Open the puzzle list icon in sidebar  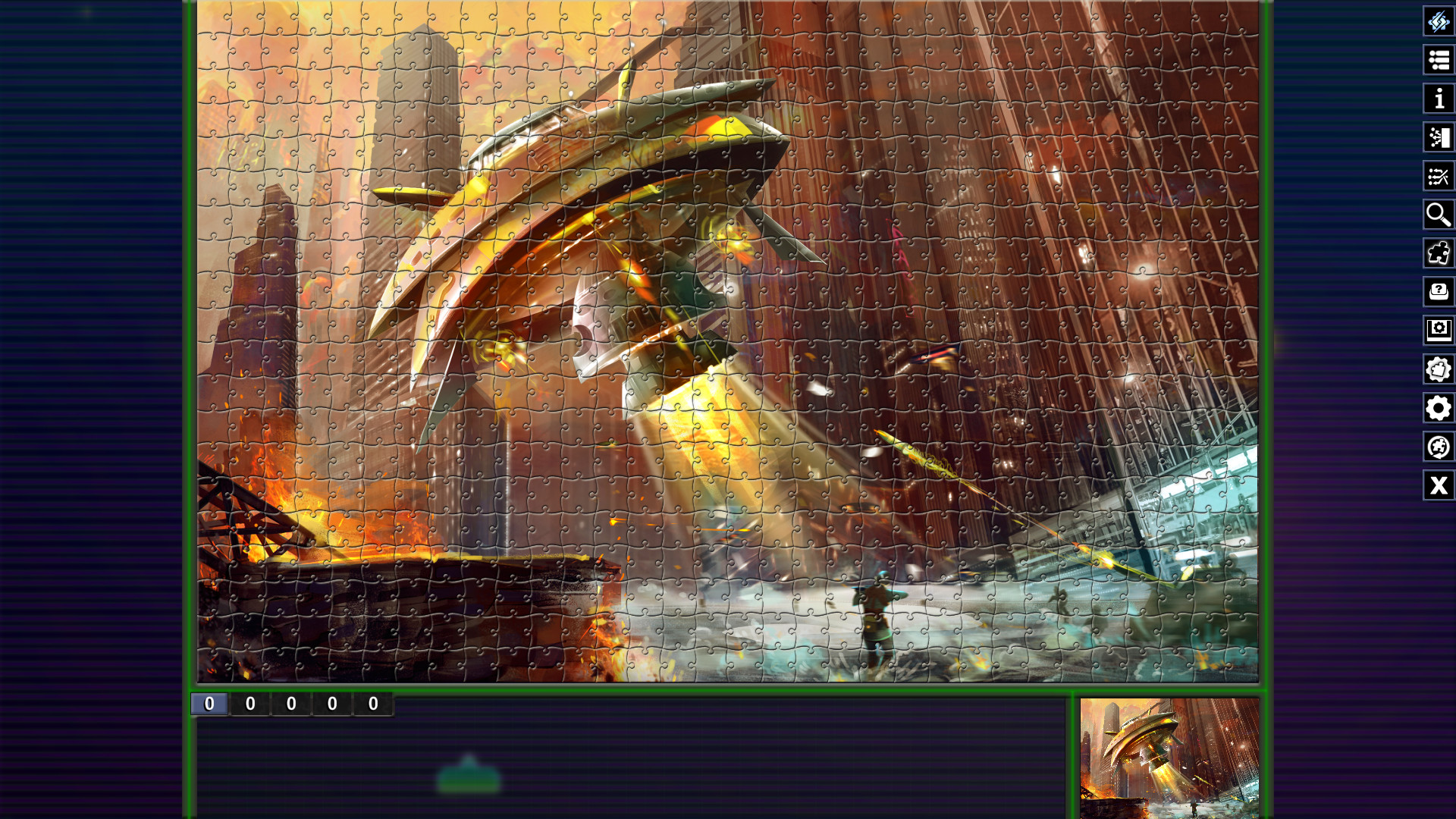pos(1439,59)
